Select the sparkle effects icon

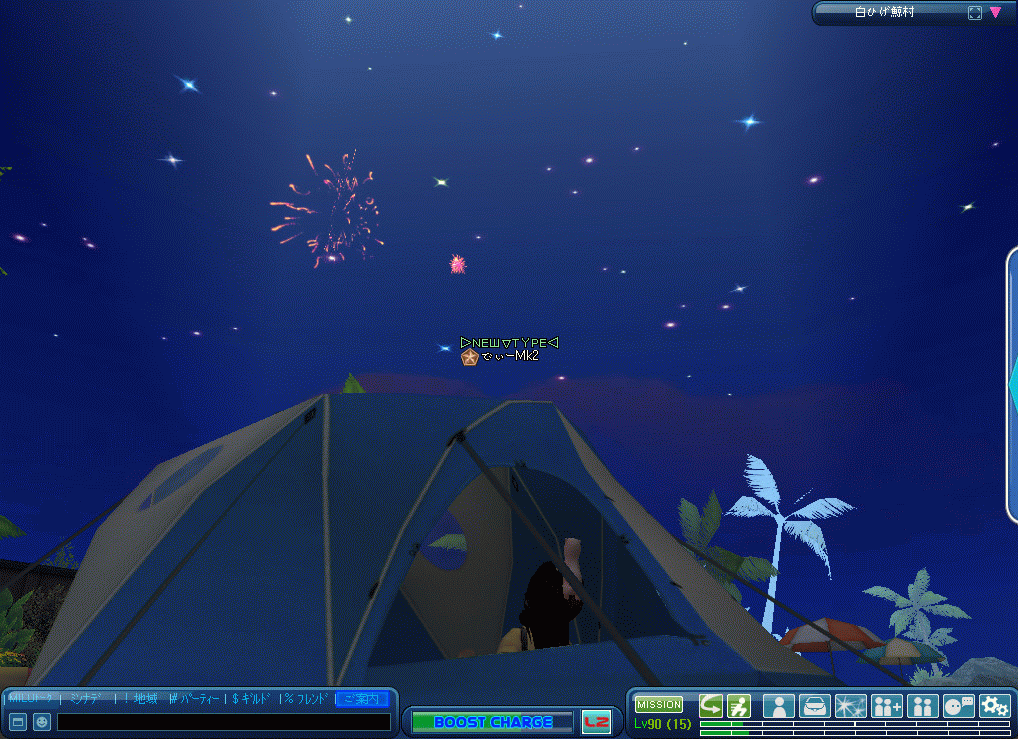[x=851, y=706]
